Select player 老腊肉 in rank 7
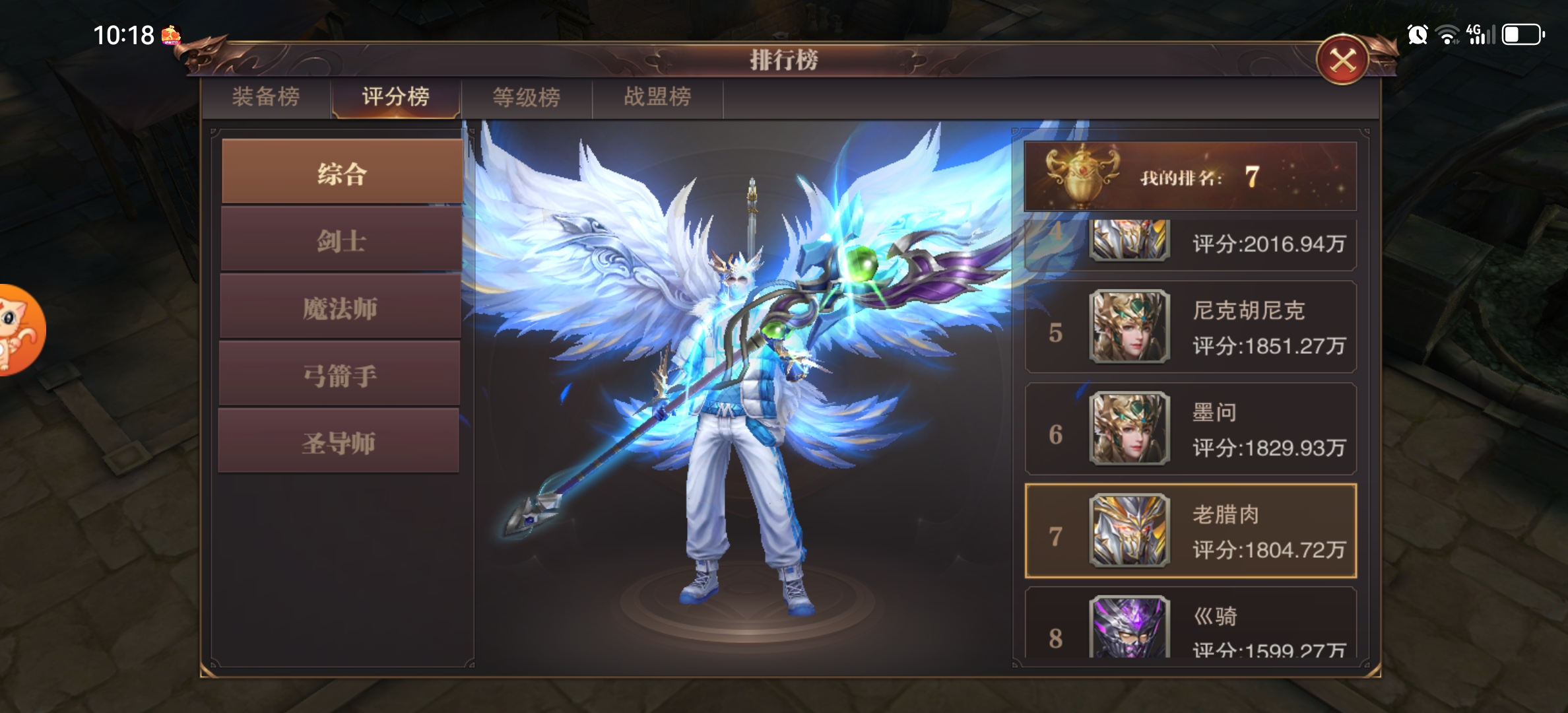The width and height of the screenshot is (1568, 713). click(x=1191, y=531)
